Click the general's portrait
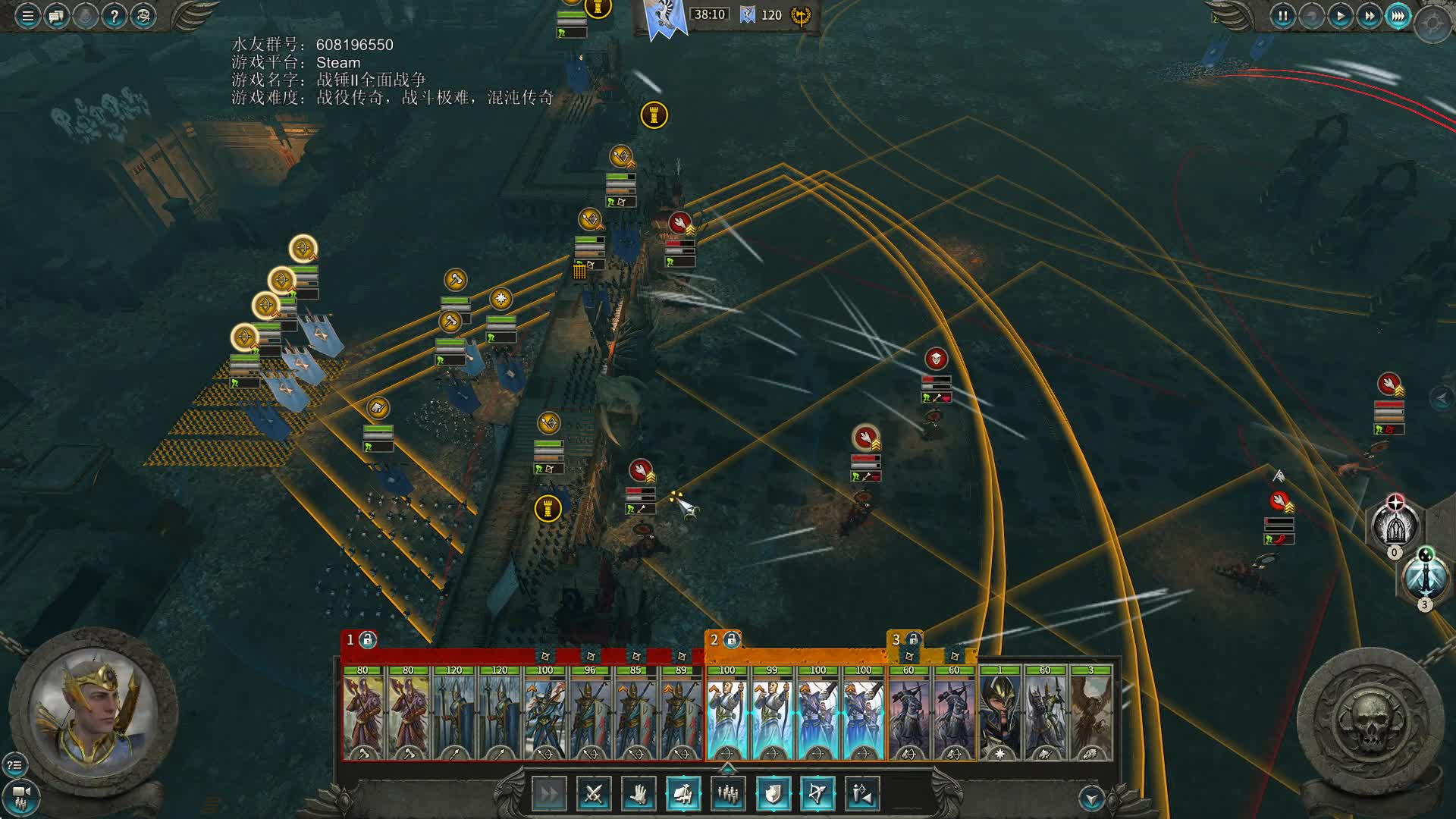This screenshot has height=819, width=1456. [x=93, y=713]
